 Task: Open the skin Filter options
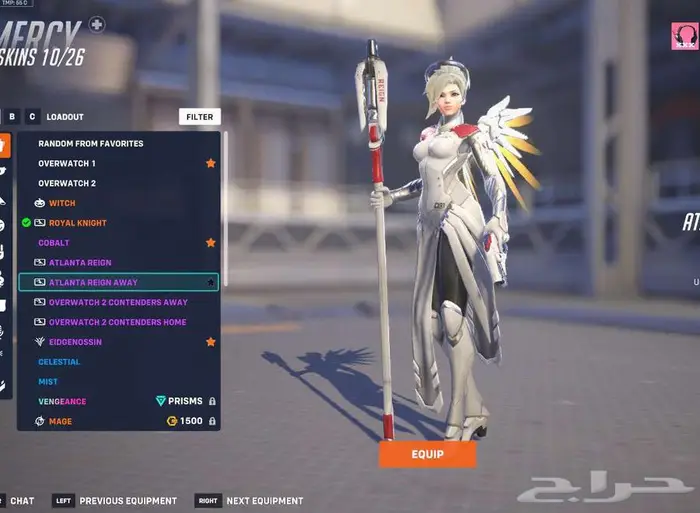[x=200, y=117]
